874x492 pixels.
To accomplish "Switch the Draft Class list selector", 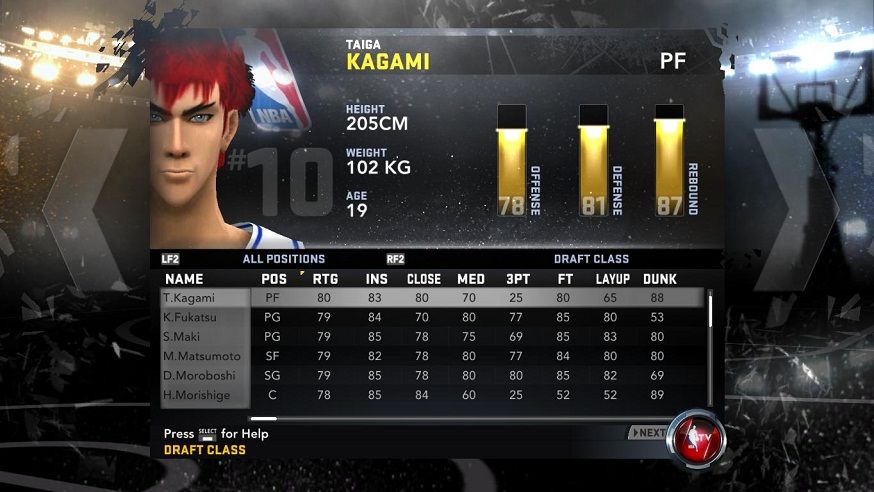I will click(x=591, y=259).
